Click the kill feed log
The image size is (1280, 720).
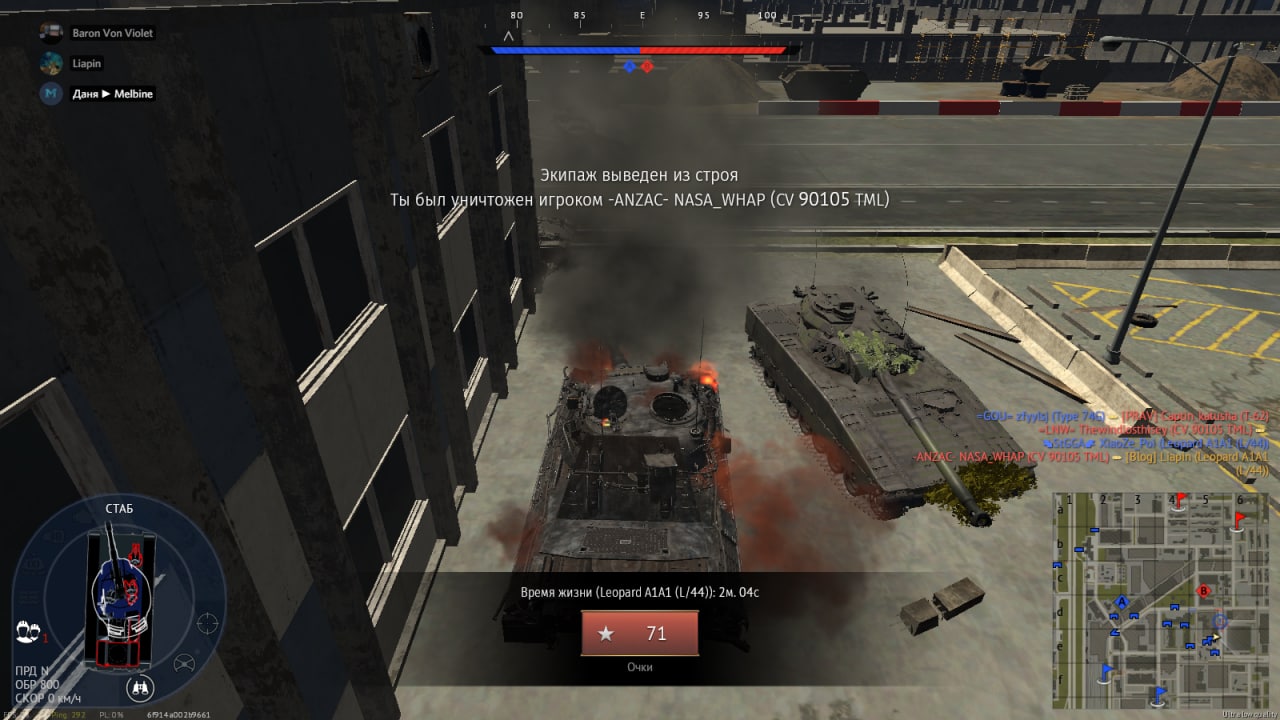pyautogui.click(x=1095, y=443)
